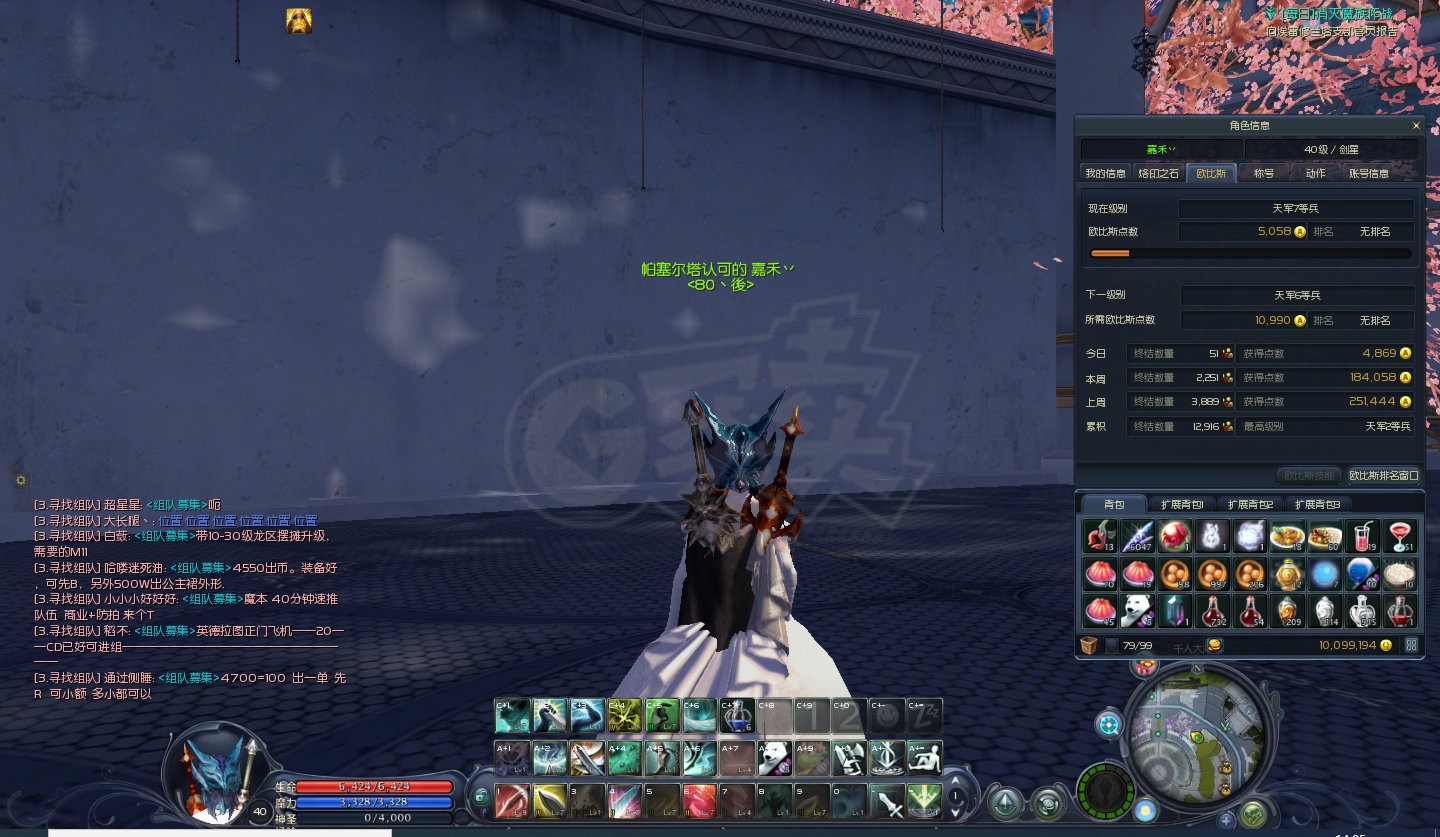Image resolution: width=1440 pixels, height=837 pixels.
Task: Use the polar bear candy hotbar item
Action: click(774, 759)
